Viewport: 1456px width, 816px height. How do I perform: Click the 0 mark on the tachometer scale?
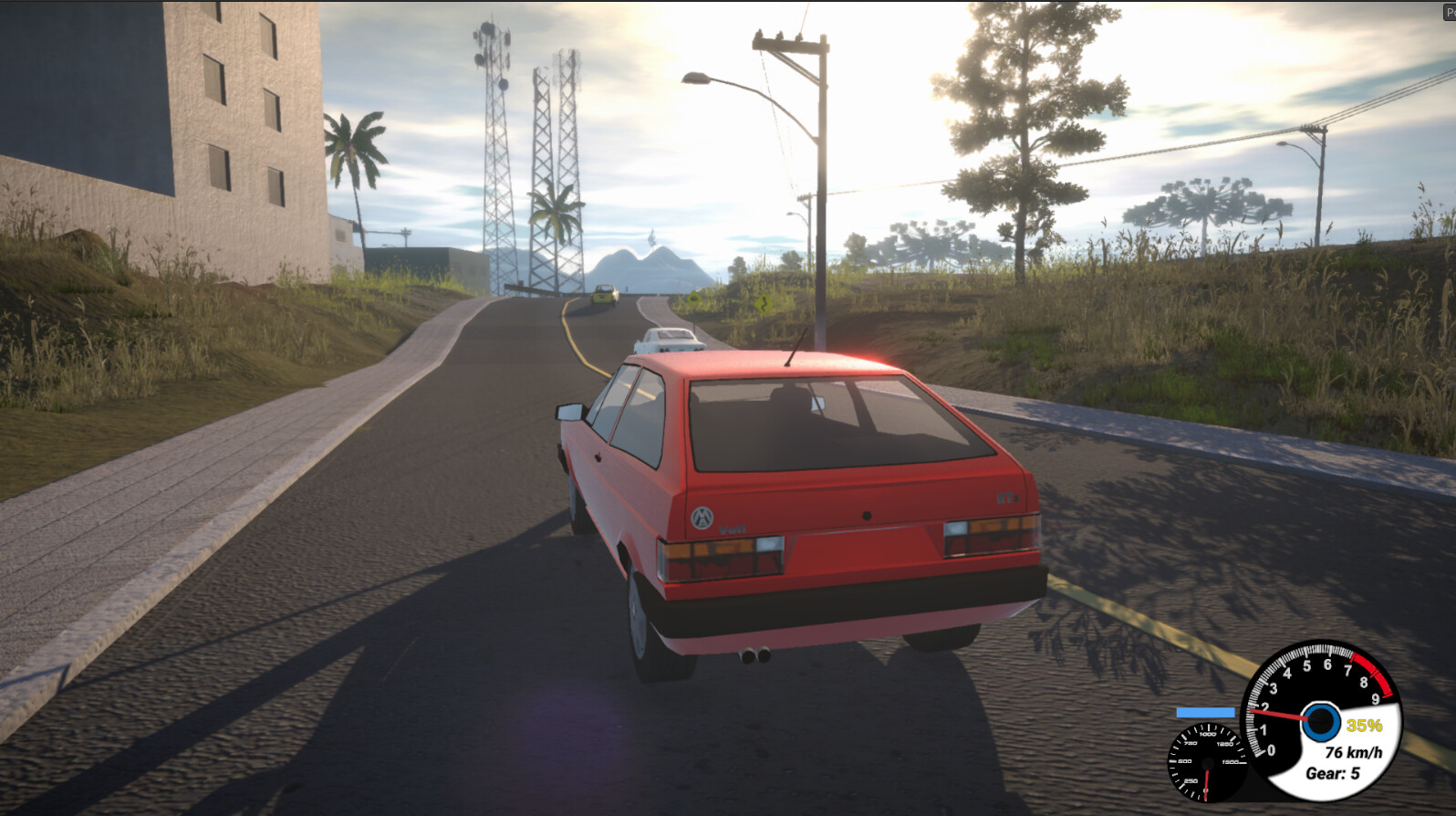point(1272,748)
